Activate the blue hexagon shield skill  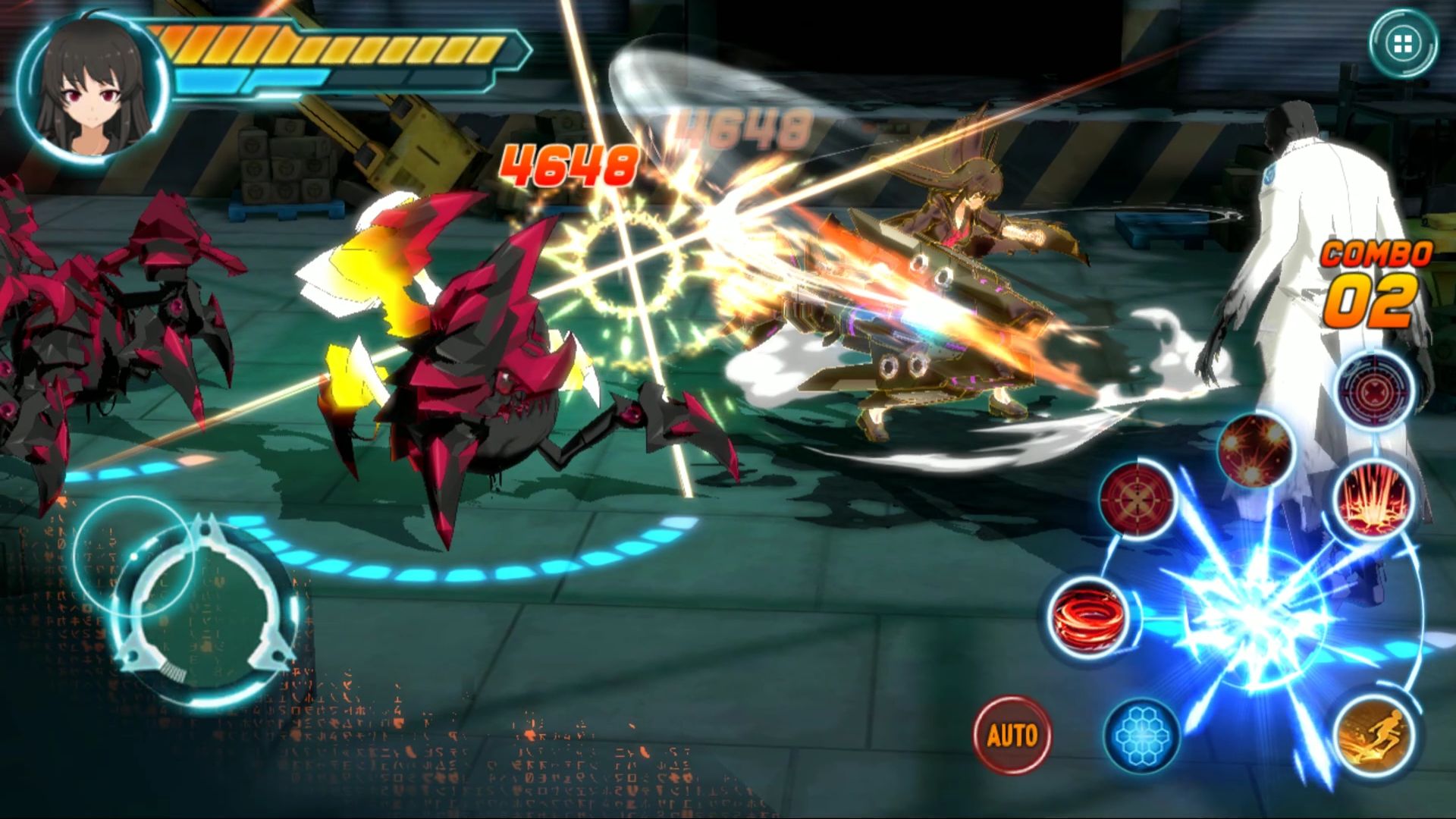tap(1141, 734)
